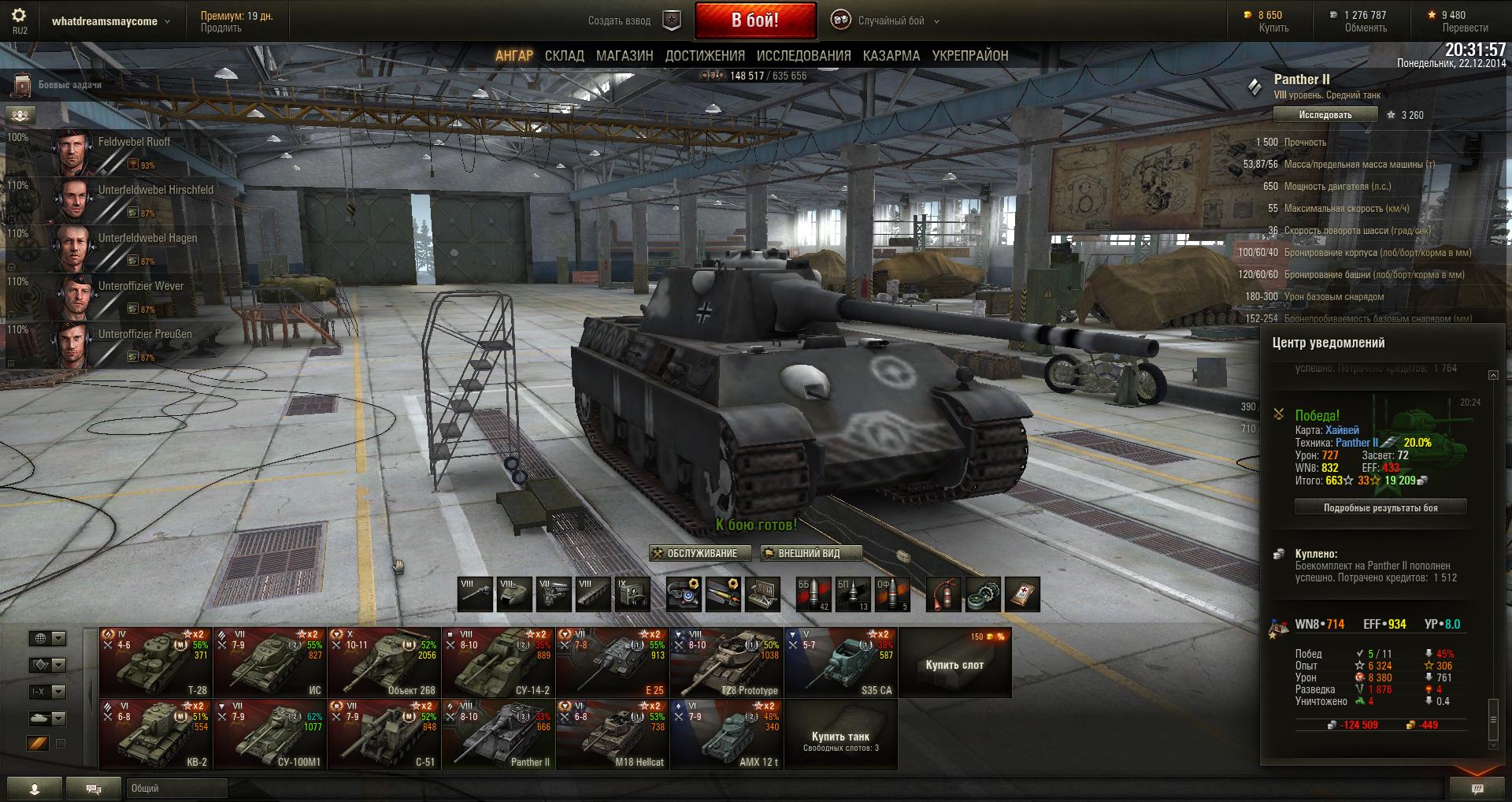The image size is (1512, 802).
Task: Click the Общий chat channel tab
Action: [176, 788]
